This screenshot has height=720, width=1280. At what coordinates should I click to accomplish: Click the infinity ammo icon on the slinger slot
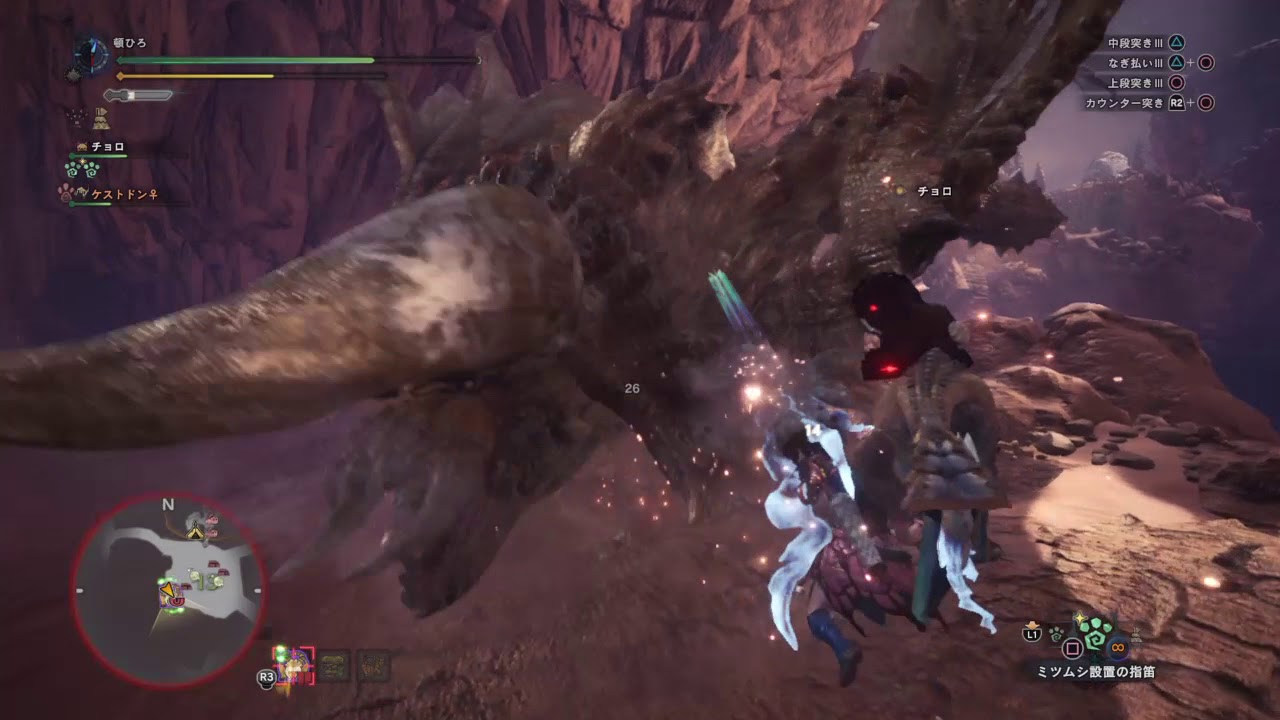point(1116,647)
